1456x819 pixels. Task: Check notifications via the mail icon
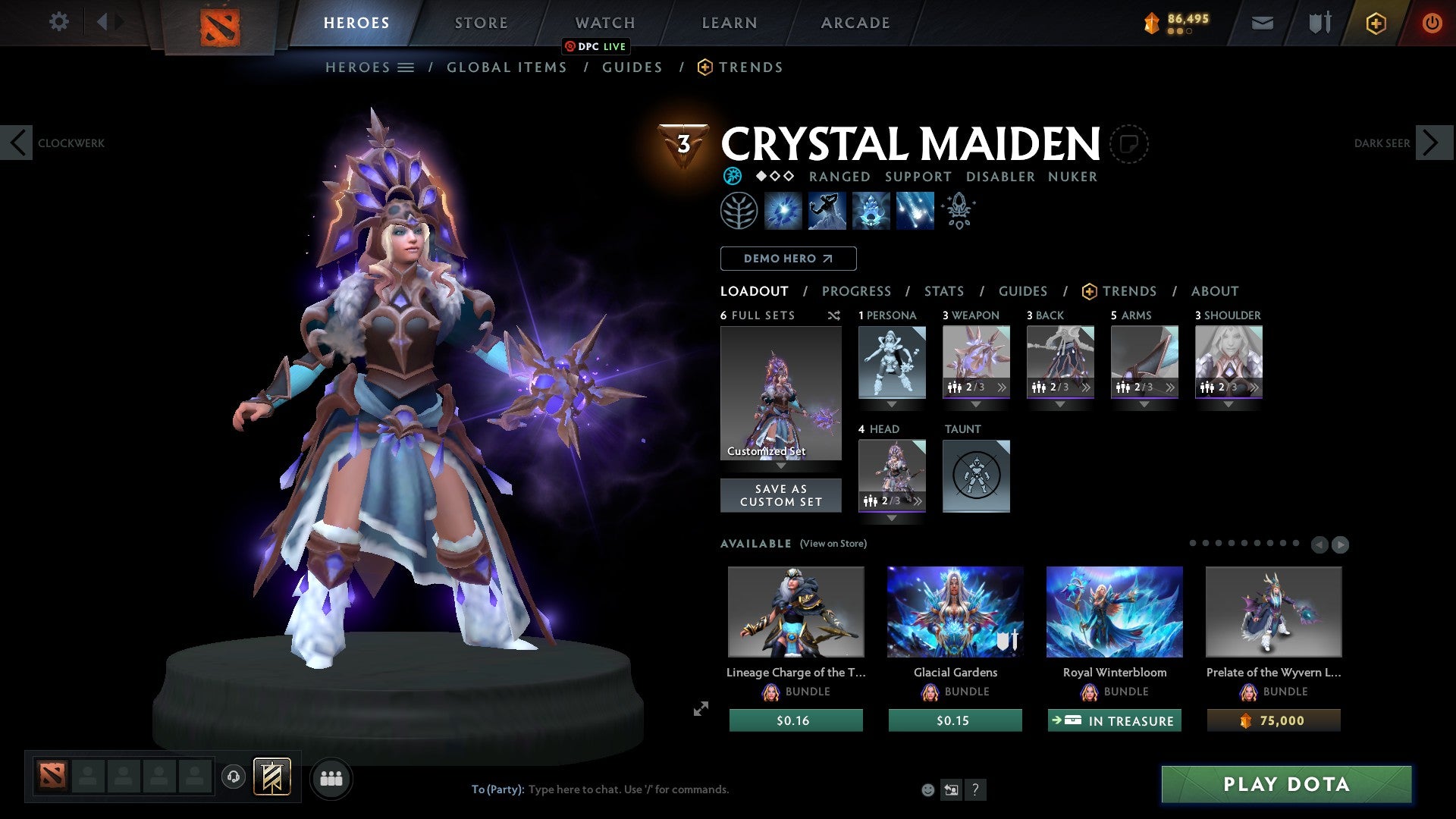coord(1262,23)
